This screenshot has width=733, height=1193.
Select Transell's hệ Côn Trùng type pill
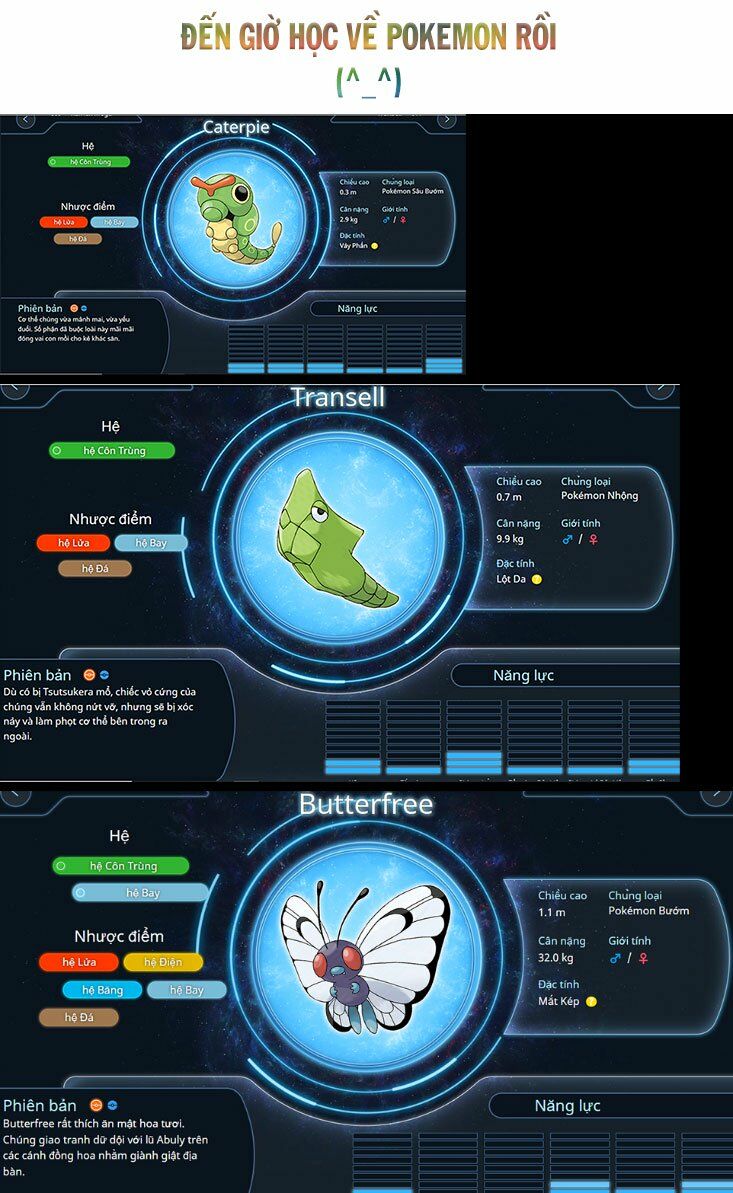[112, 451]
